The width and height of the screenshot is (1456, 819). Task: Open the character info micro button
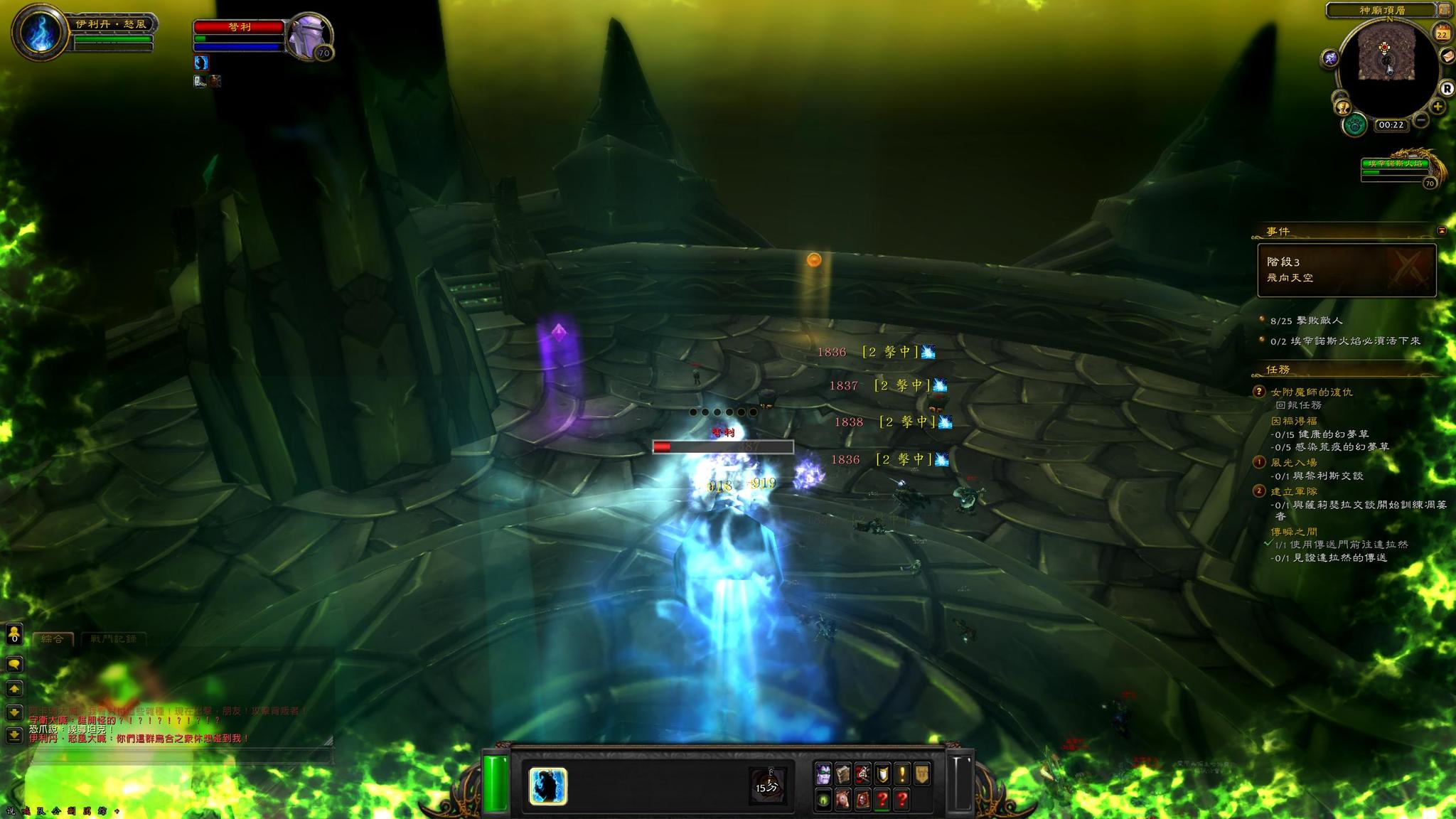click(823, 773)
